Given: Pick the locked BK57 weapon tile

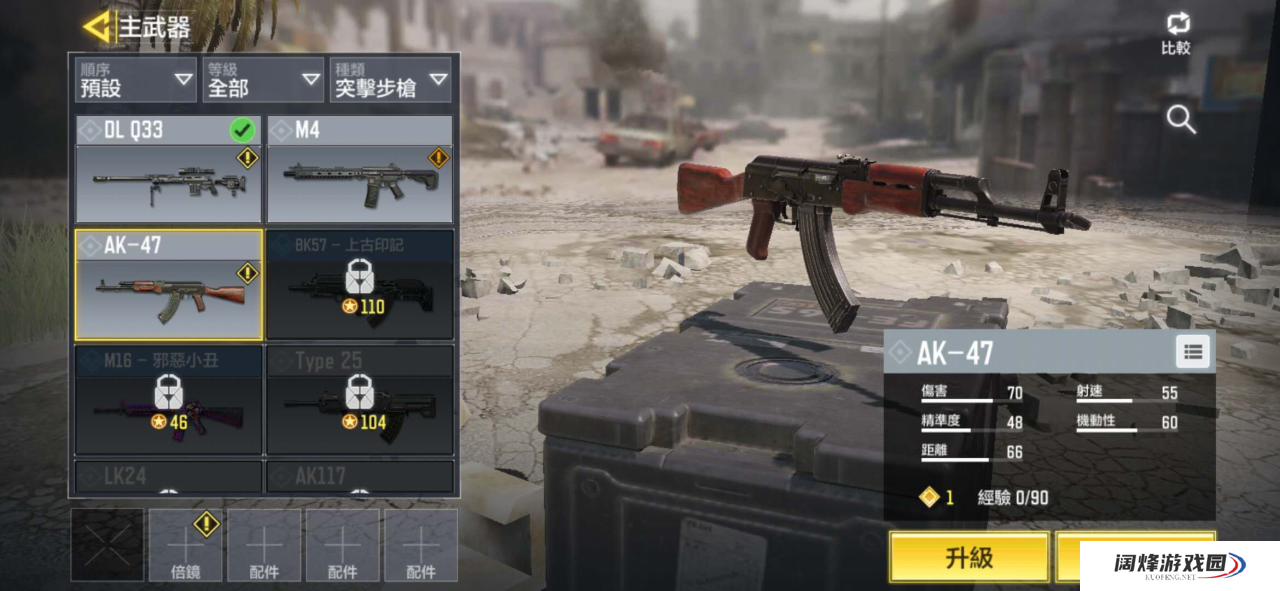Looking at the screenshot, I should click(359, 285).
